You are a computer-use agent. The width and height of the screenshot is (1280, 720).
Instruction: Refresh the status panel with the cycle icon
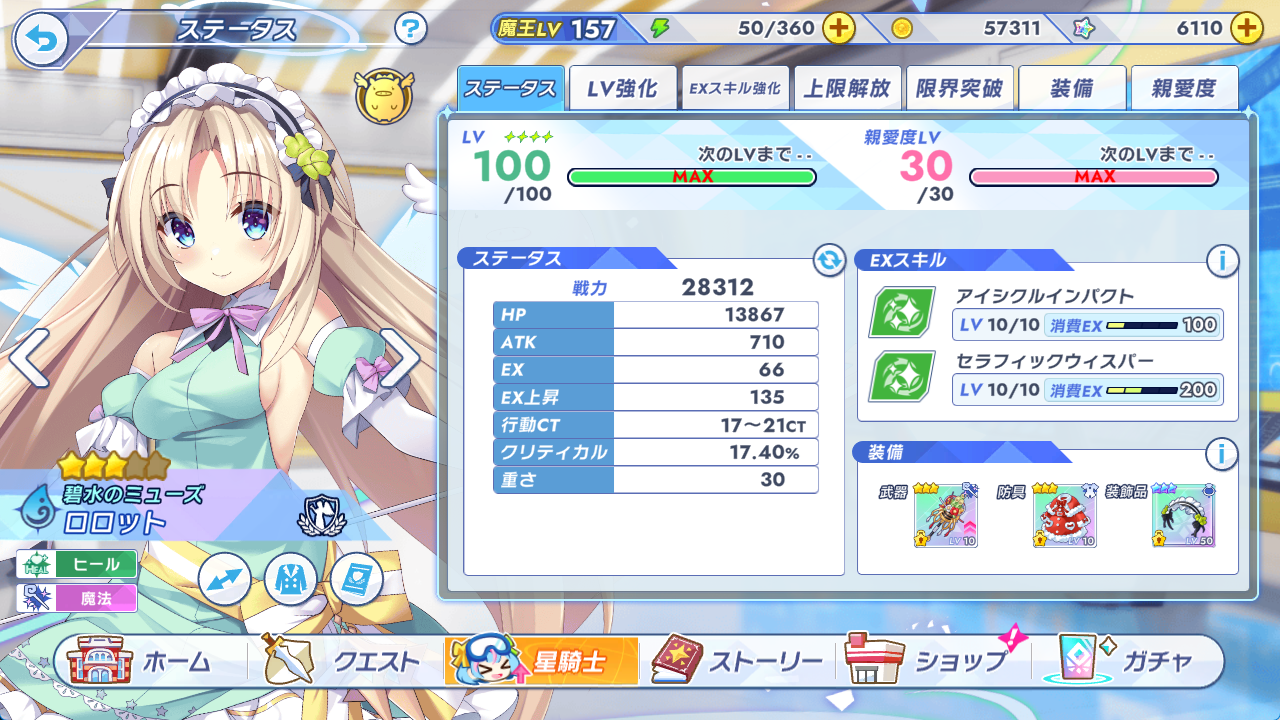829,261
